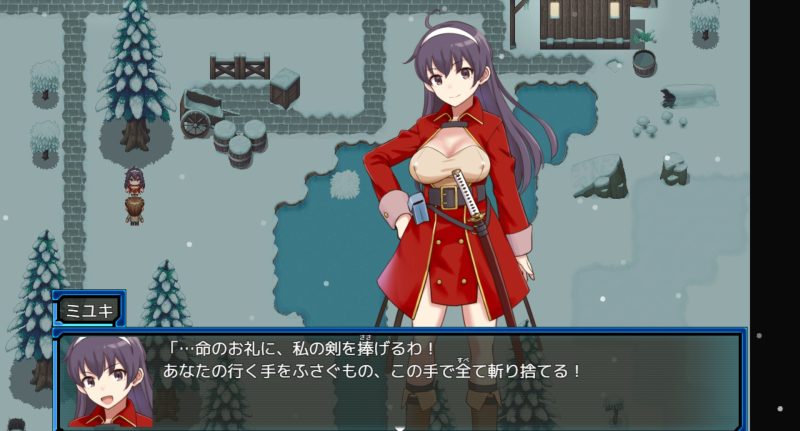This screenshot has width=800, height=431.
Task: Click the white continue arrow below the dialogue
Action: (399, 427)
